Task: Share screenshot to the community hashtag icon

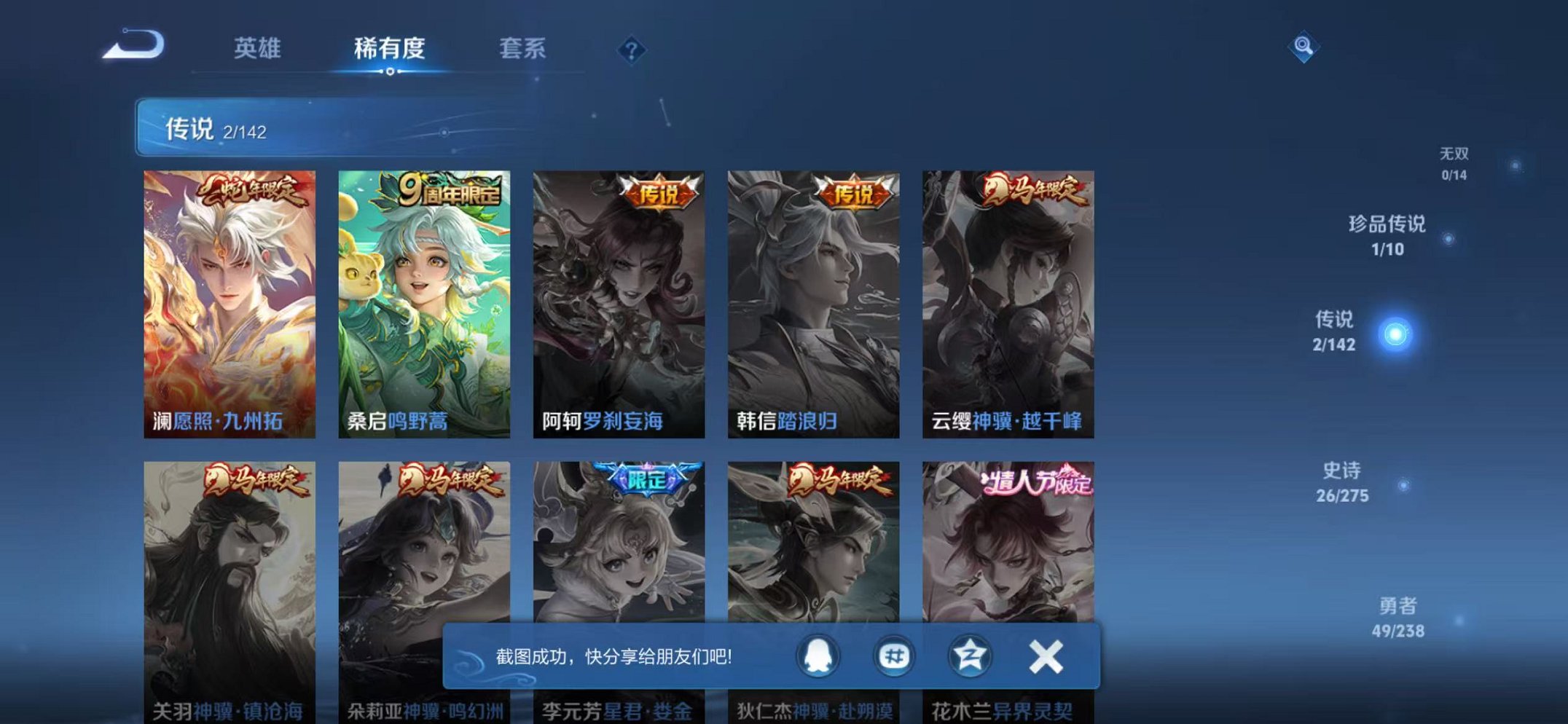Action: tap(896, 656)
